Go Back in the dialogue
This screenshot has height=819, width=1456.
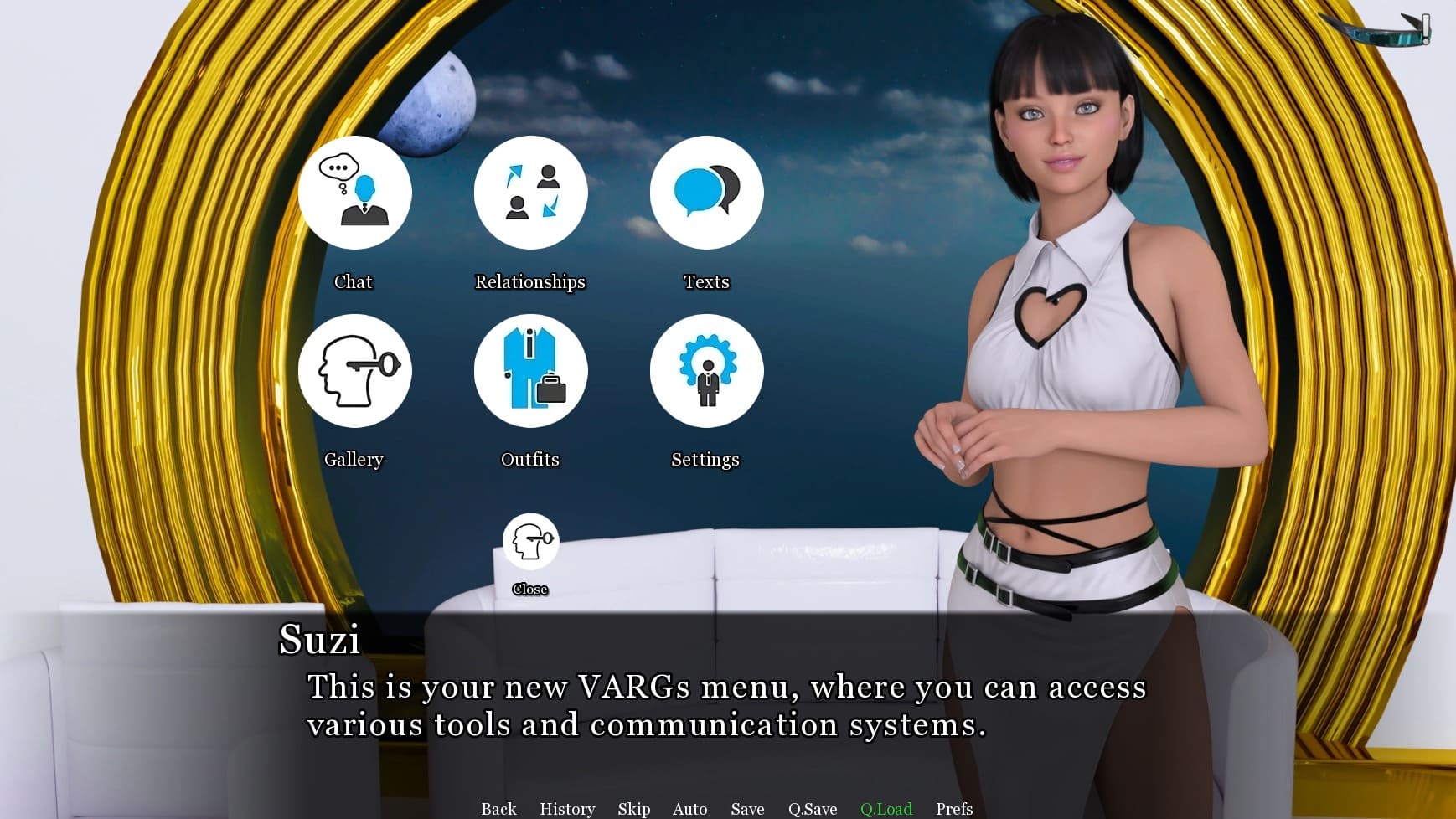coord(498,809)
